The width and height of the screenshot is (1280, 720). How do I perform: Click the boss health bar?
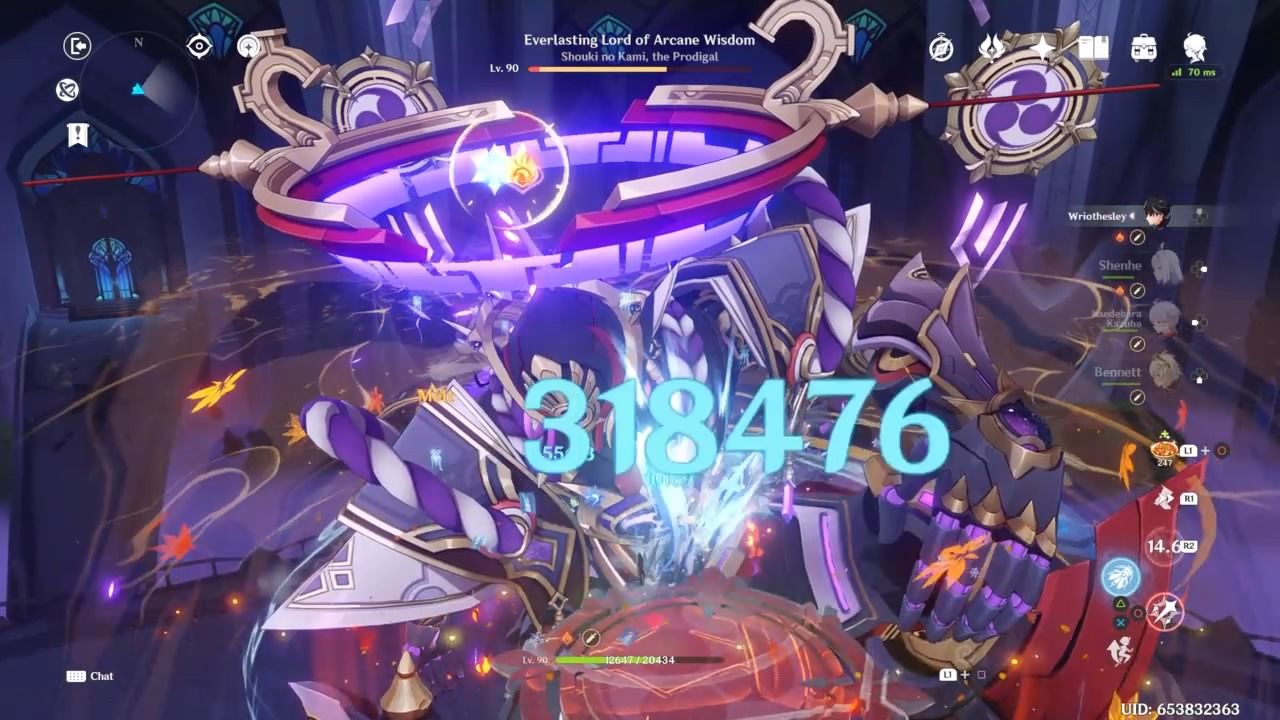(x=640, y=70)
